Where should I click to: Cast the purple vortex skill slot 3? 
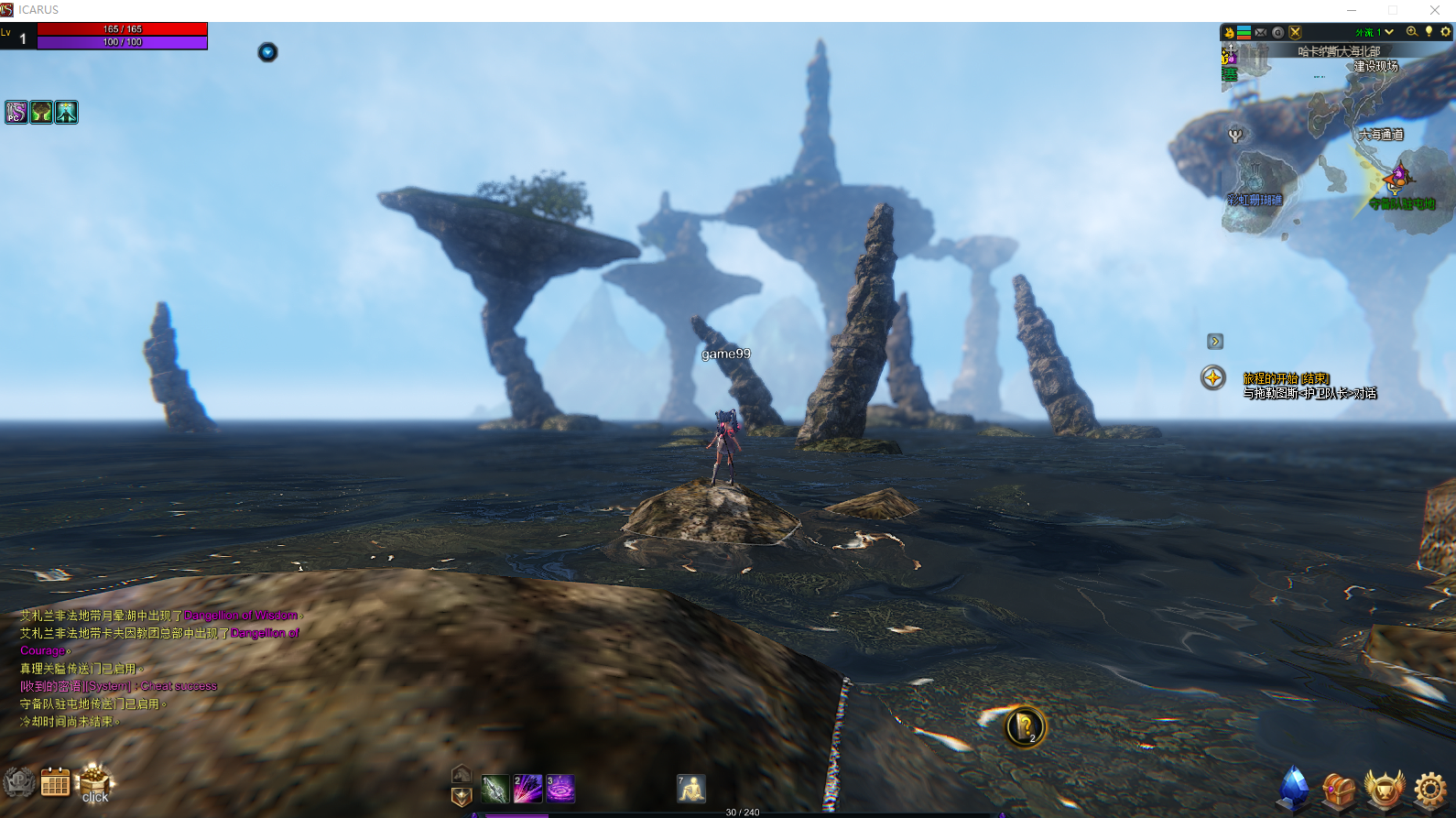pyautogui.click(x=560, y=789)
